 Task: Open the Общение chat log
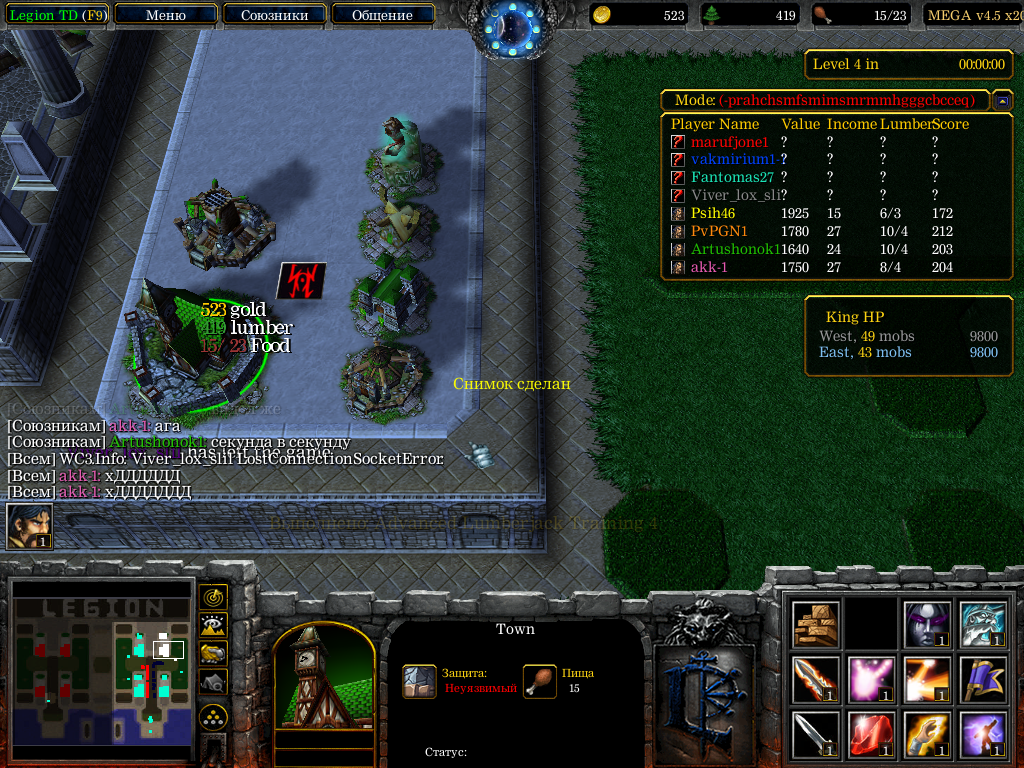(382, 15)
